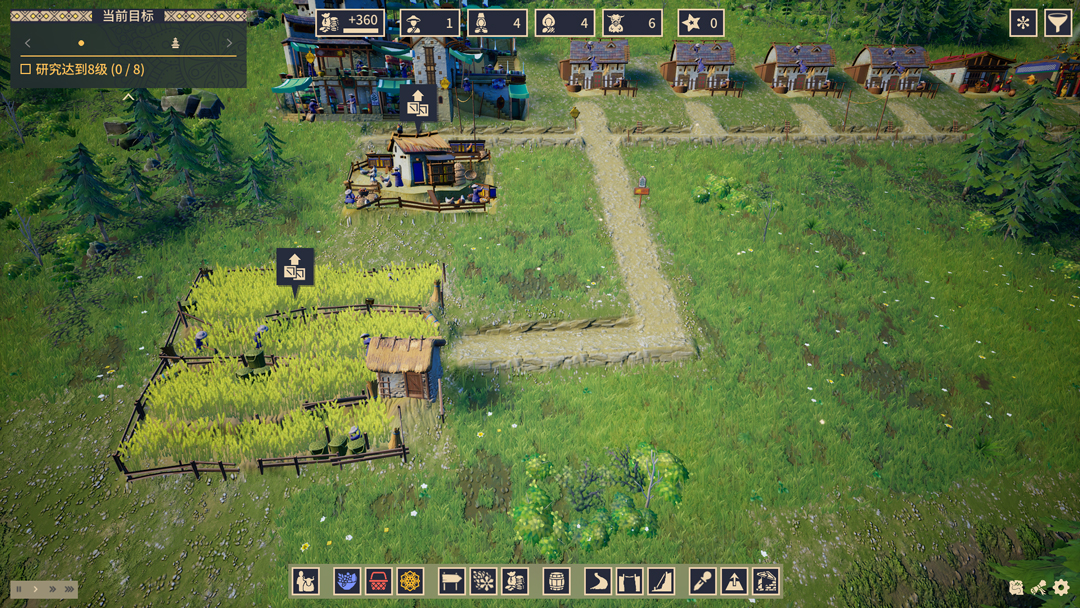Activate the winding road building tool
Image resolution: width=1080 pixels, height=608 pixels.
[x=598, y=581]
